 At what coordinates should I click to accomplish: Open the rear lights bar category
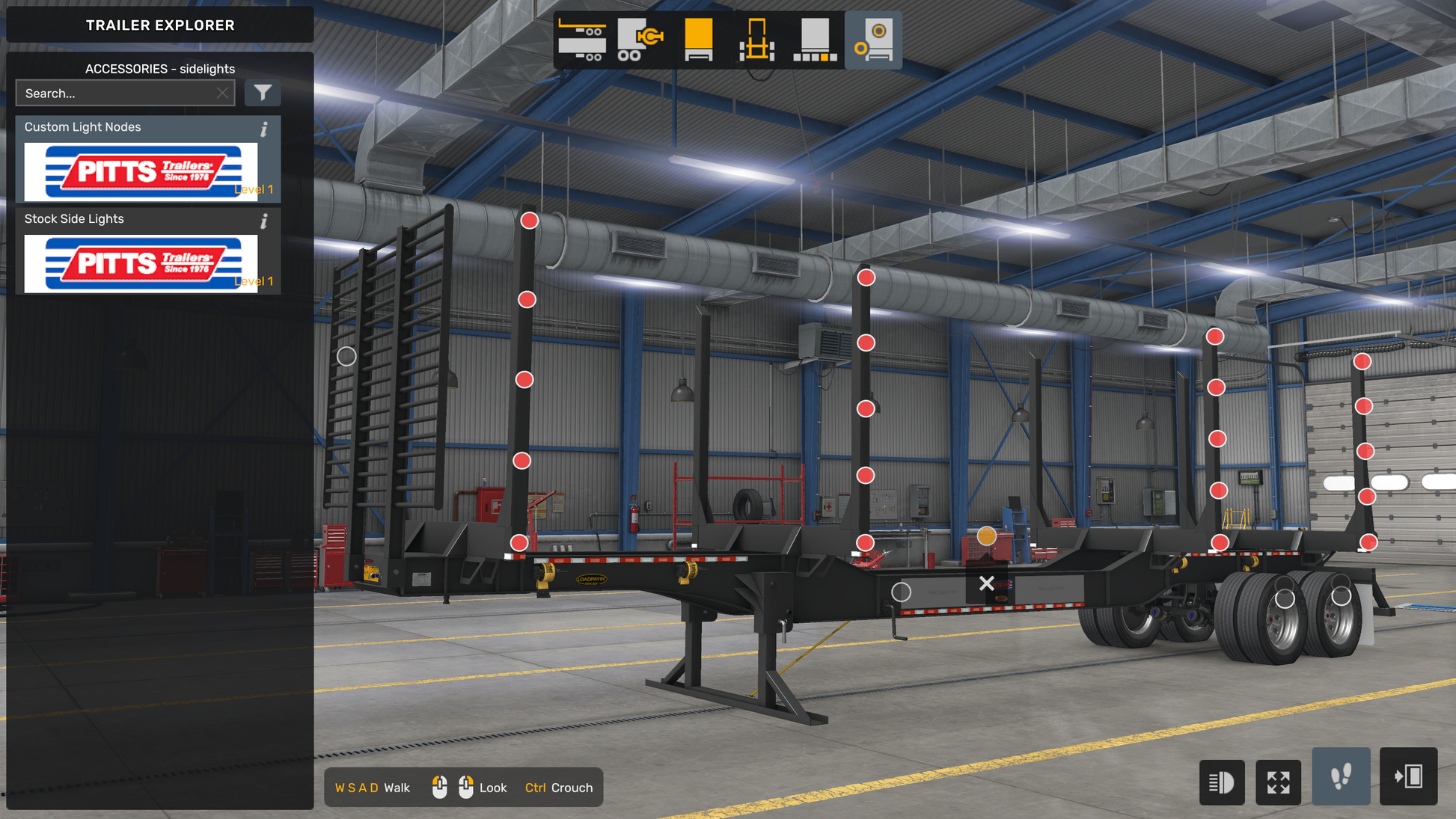[815, 40]
